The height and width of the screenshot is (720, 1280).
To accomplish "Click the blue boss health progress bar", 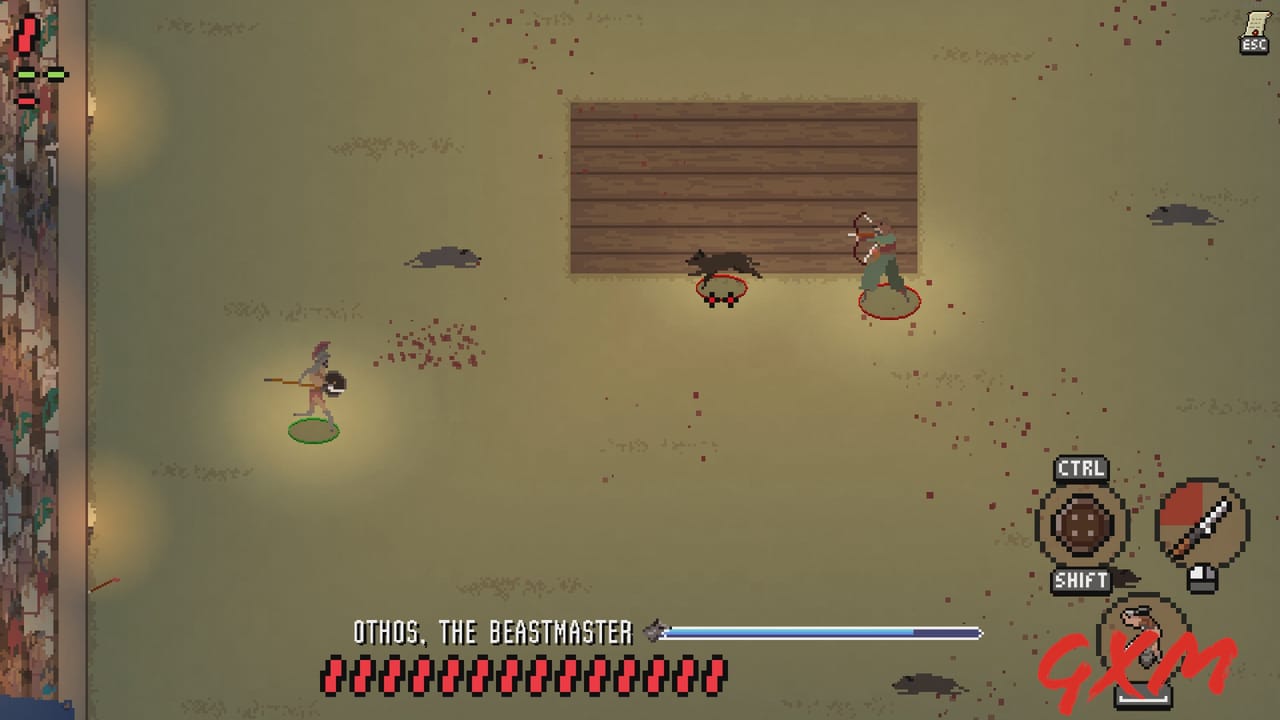I will (820, 631).
